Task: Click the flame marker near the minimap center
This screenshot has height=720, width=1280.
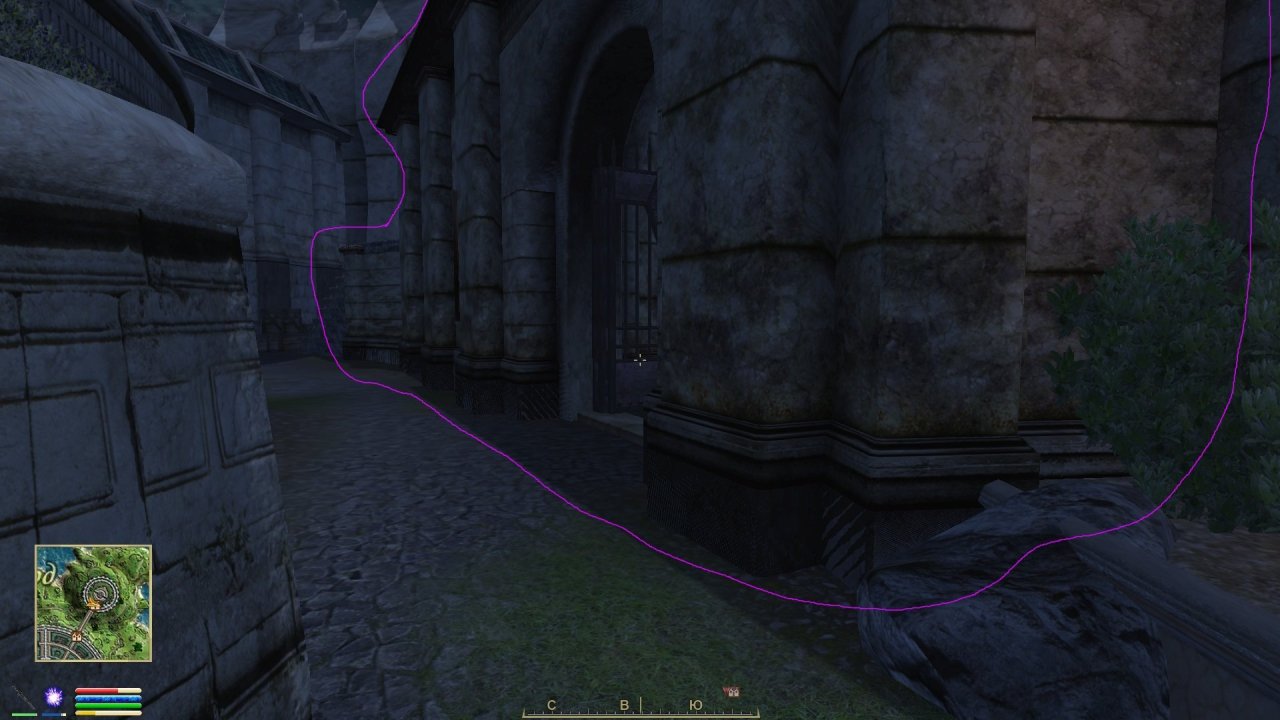Action: pyautogui.click(x=93, y=601)
